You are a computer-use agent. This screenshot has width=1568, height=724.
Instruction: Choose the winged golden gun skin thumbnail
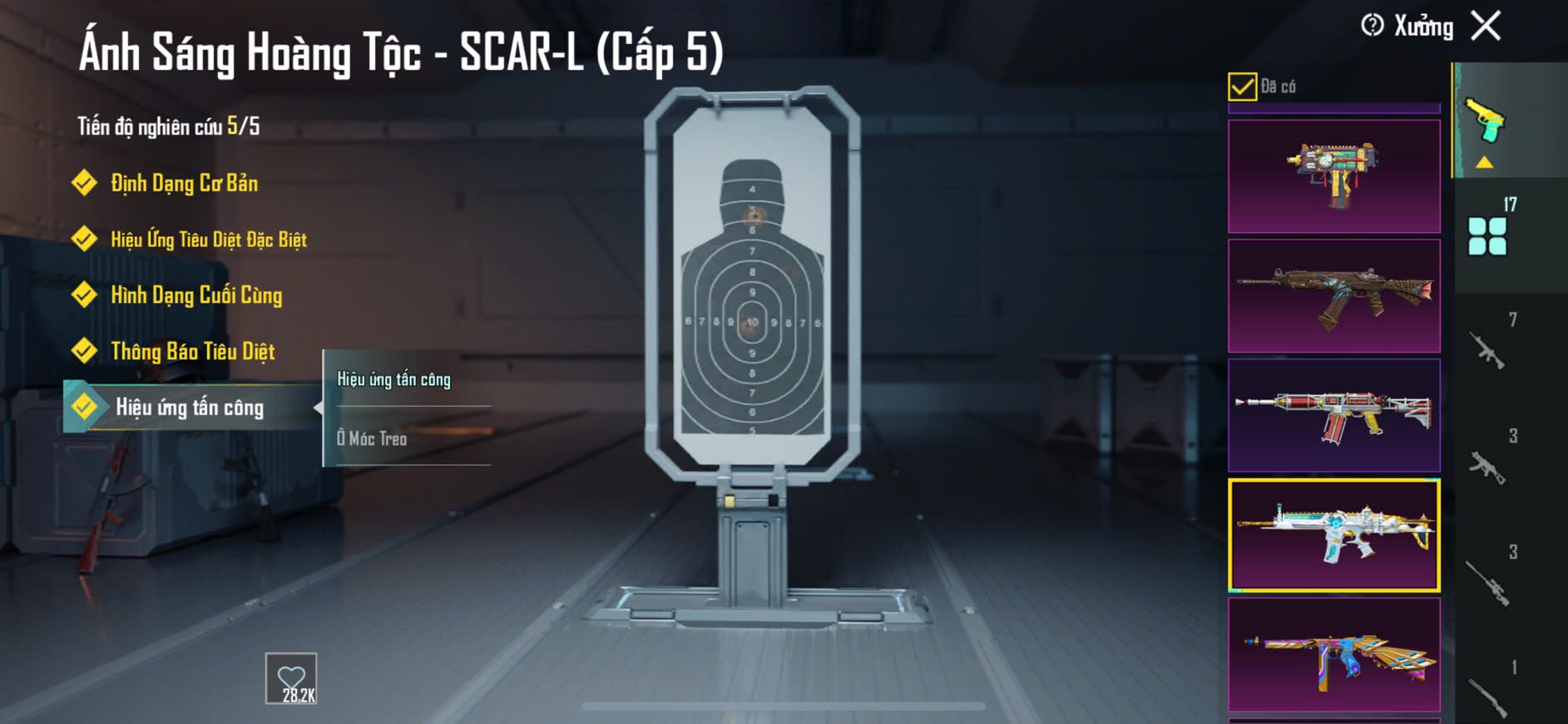point(1333,655)
